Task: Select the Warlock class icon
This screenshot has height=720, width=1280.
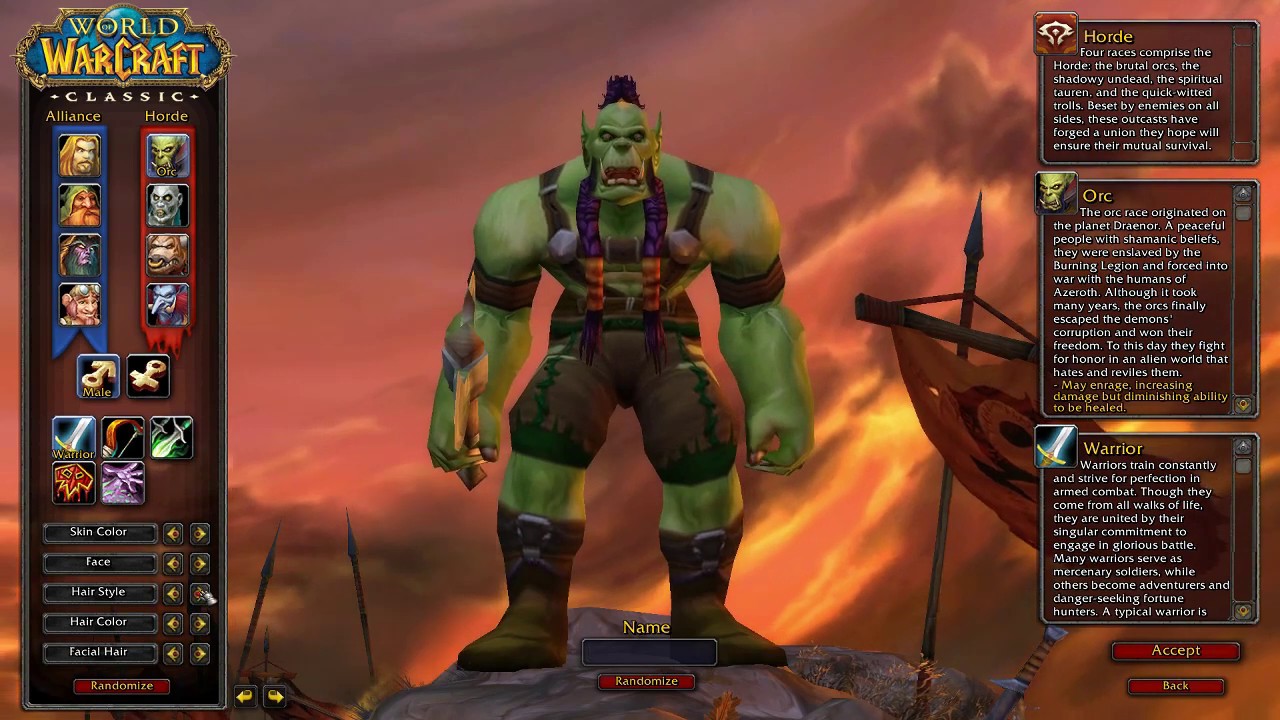Action: (x=122, y=483)
